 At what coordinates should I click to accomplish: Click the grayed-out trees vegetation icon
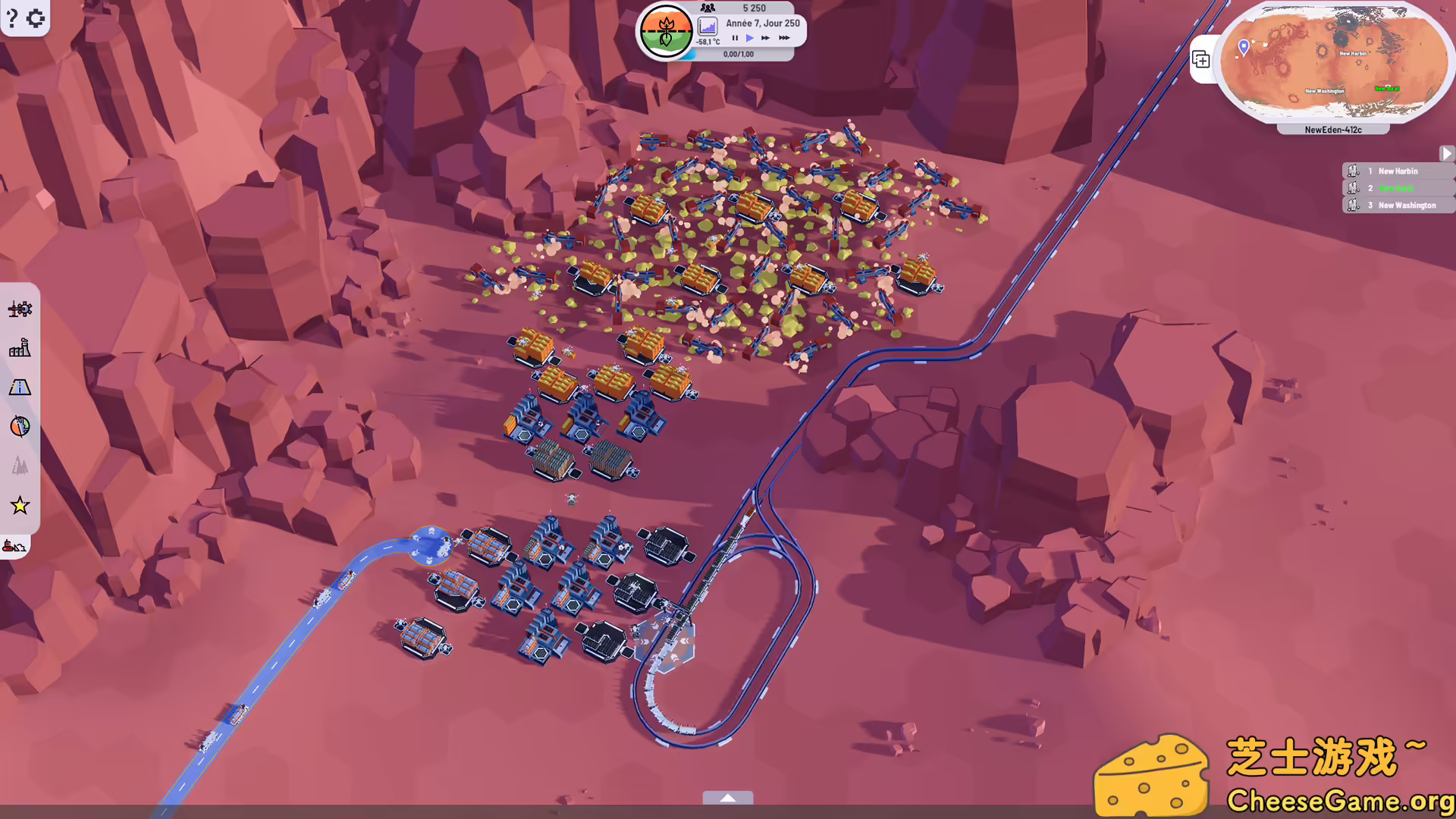pyautogui.click(x=20, y=466)
